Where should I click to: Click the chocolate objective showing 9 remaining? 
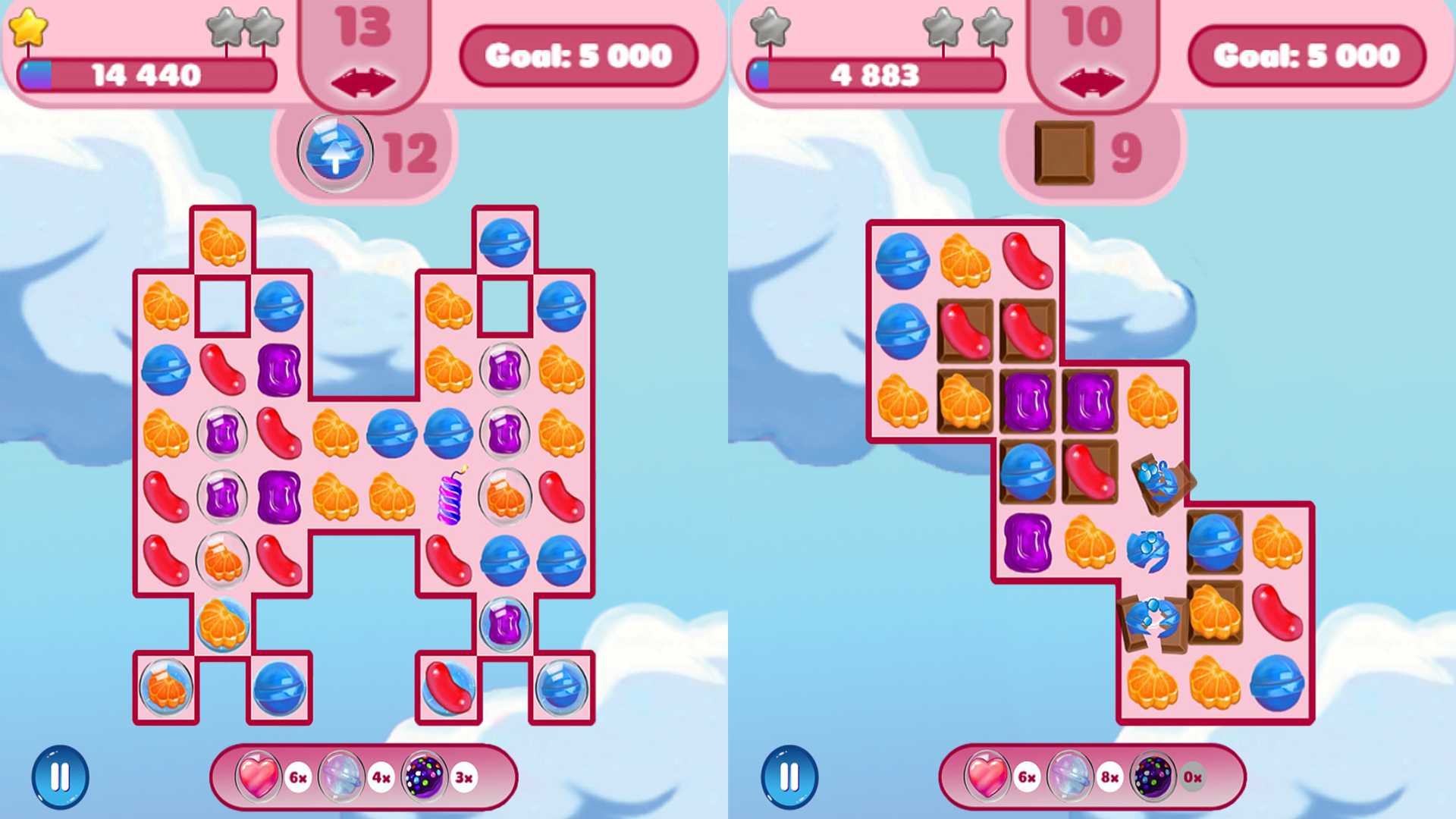tap(1065, 153)
